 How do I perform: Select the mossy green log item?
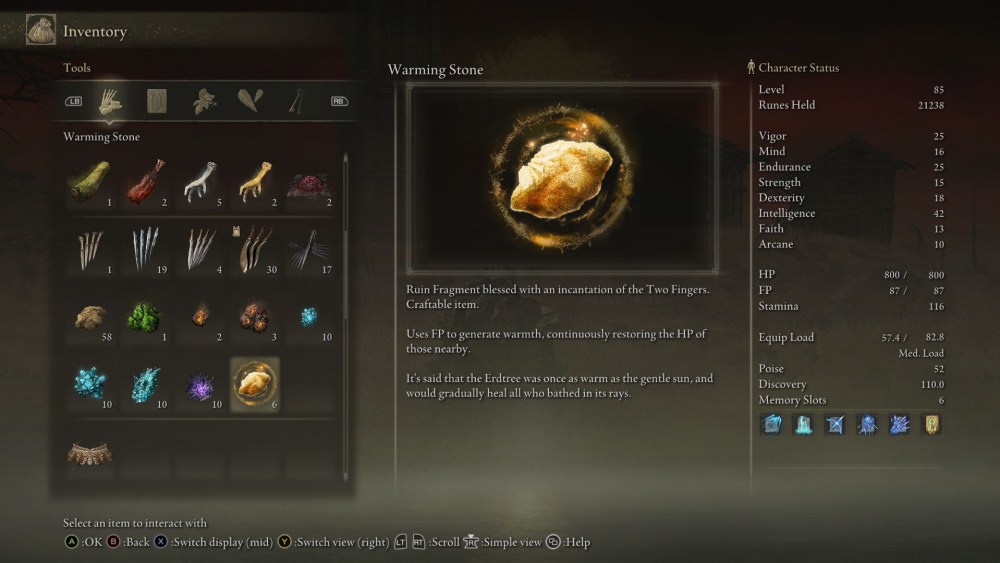pos(90,182)
